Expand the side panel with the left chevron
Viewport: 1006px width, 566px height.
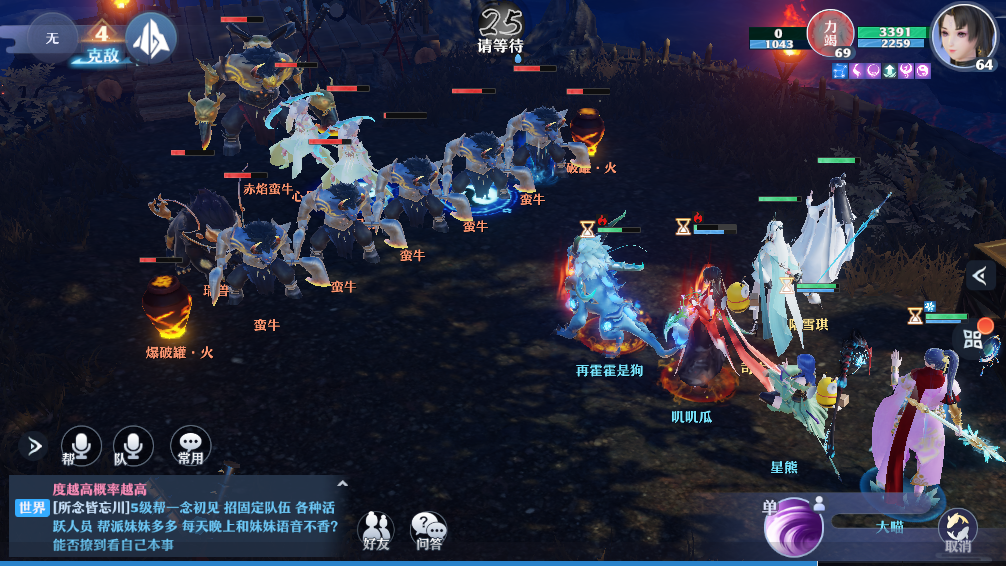pyautogui.click(x=982, y=275)
